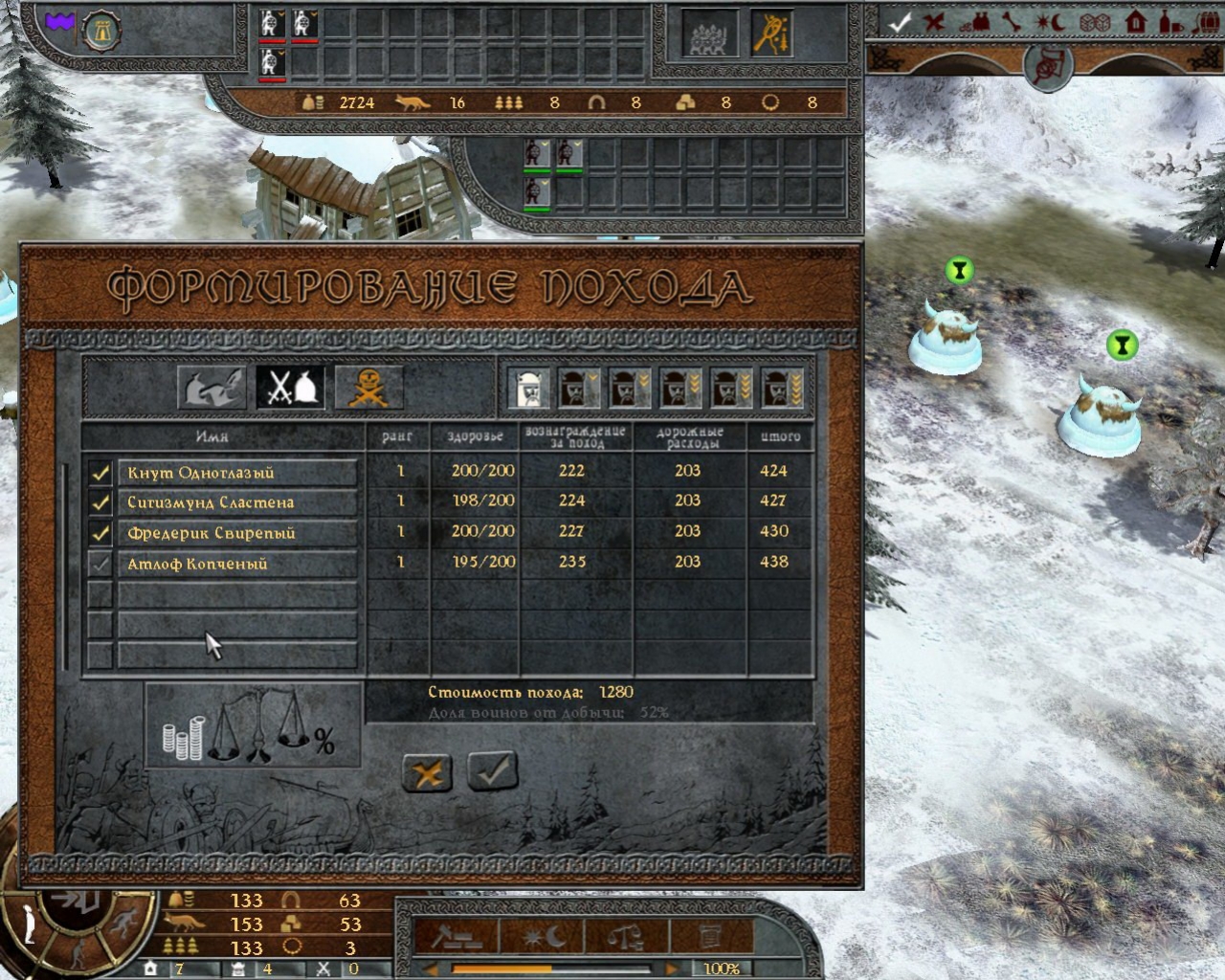Screen dimensions: 1225x980
Task: Select the trade sacks campaign type
Action: [212, 388]
